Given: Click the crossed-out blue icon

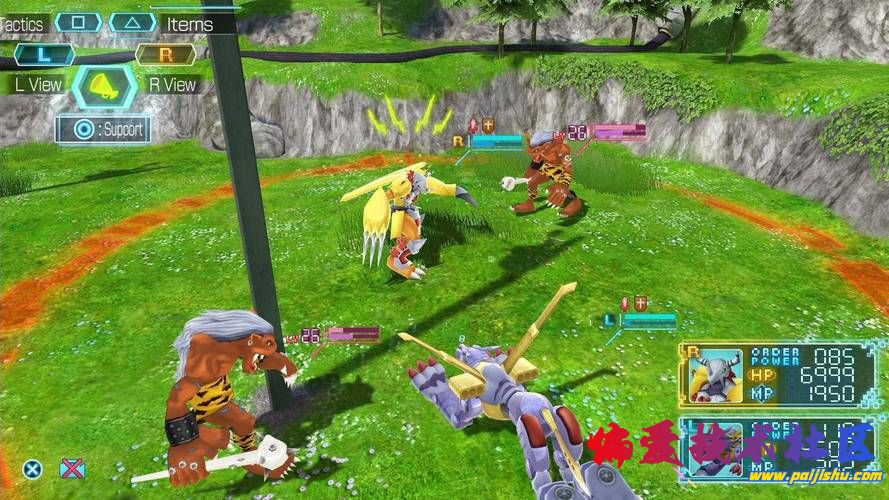Looking at the screenshot, I should pyautogui.click(x=72, y=467).
